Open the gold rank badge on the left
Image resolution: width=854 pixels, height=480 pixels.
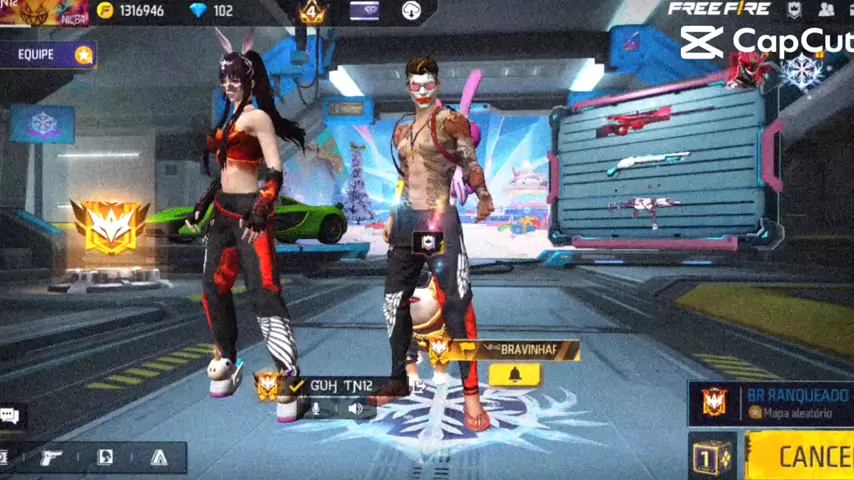(x=109, y=226)
